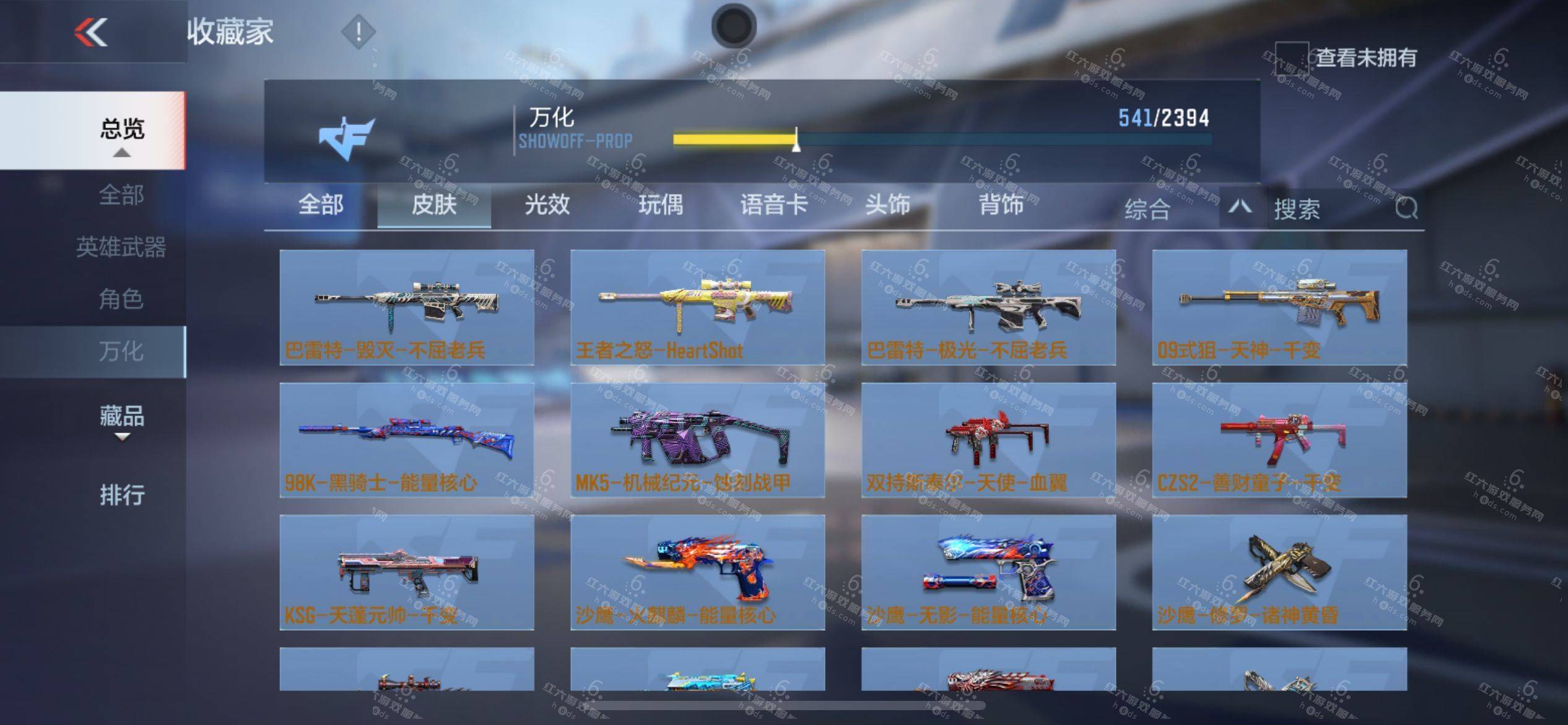
Task: Select 总览 in the sidebar
Action: coord(121,130)
